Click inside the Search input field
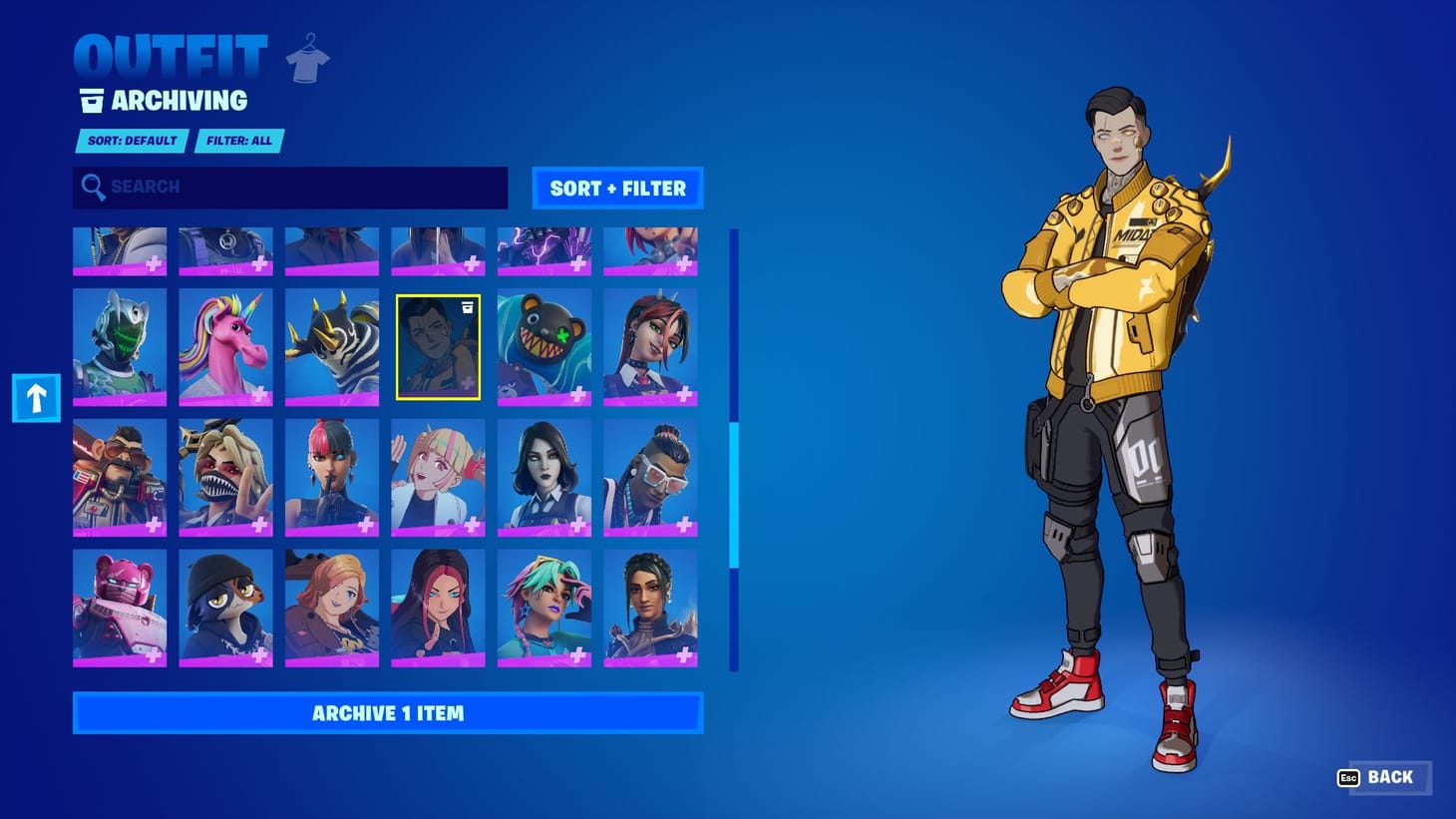1456x819 pixels. coord(289,188)
